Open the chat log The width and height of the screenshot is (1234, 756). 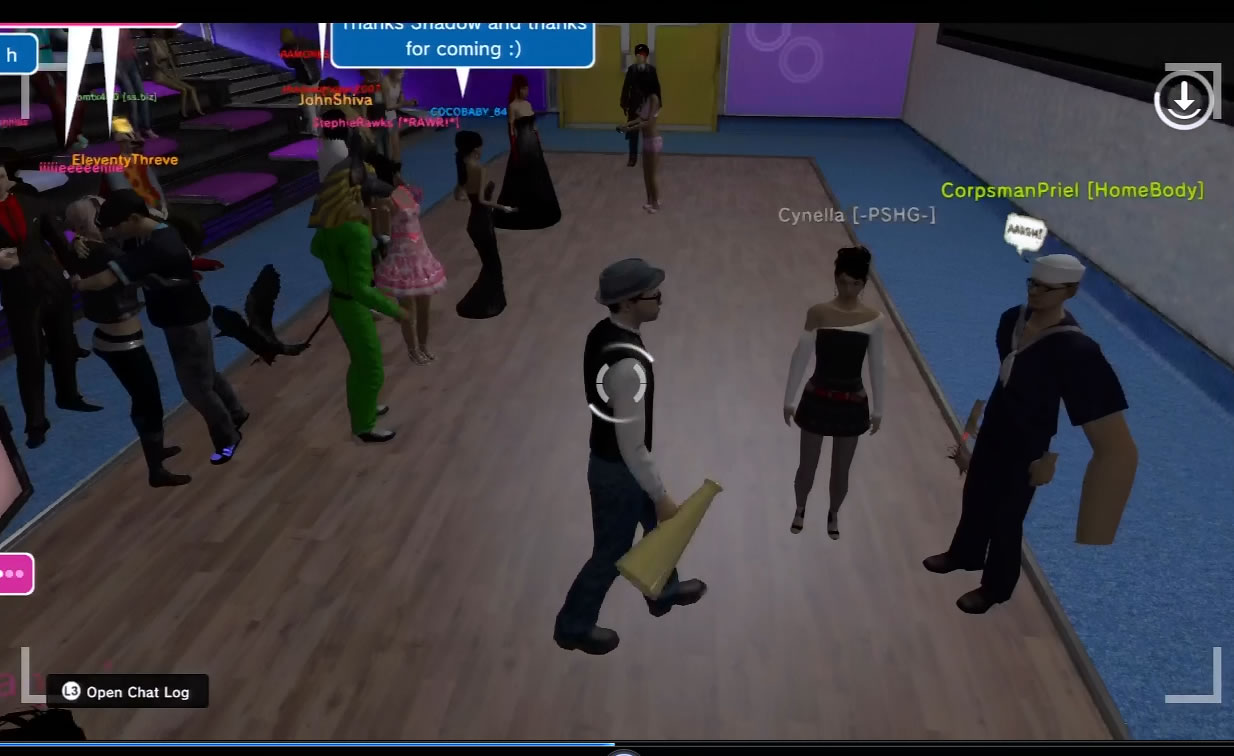[127, 691]
